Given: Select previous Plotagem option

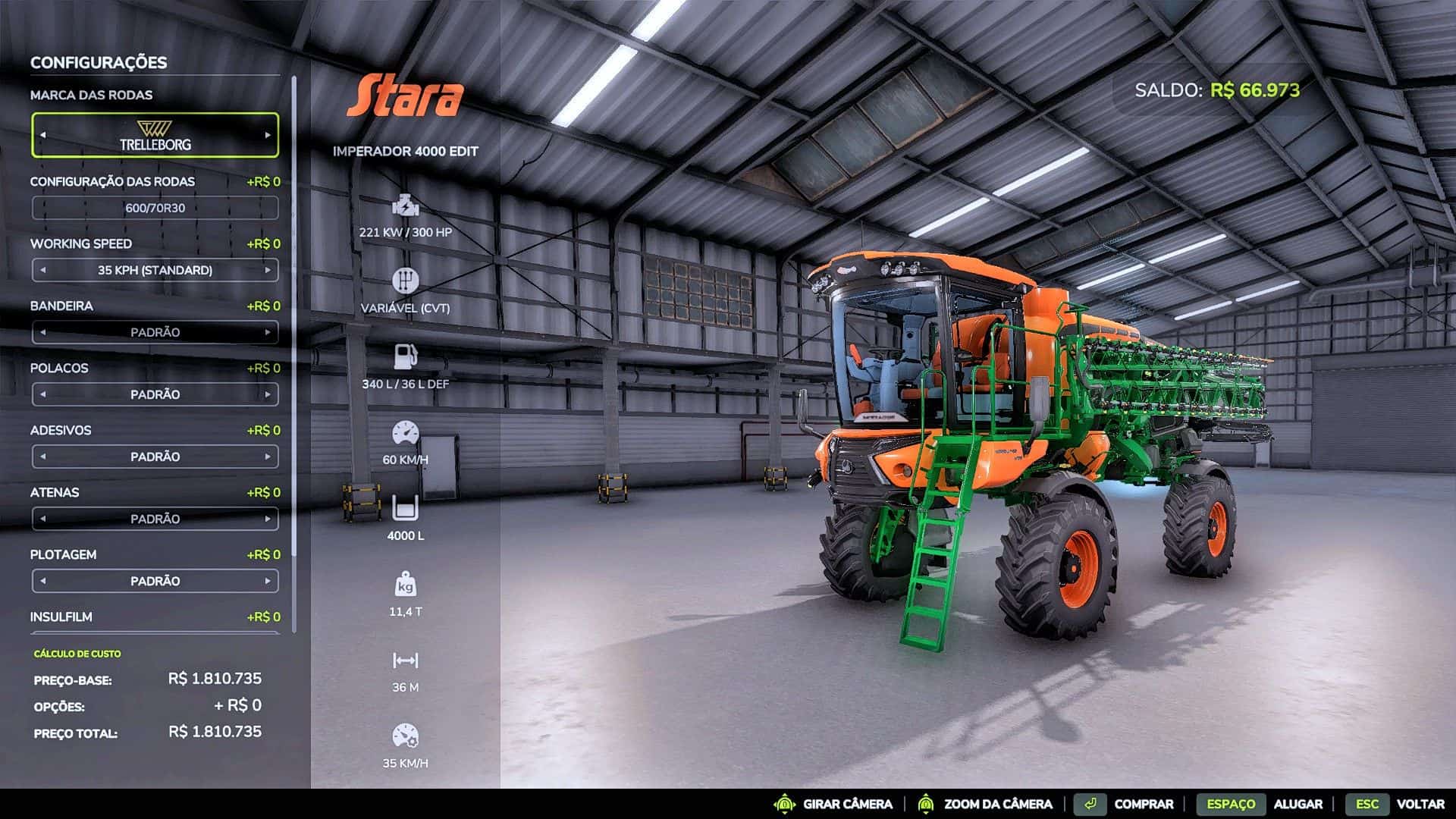Looking at the screenshot, I should (43, 581).
